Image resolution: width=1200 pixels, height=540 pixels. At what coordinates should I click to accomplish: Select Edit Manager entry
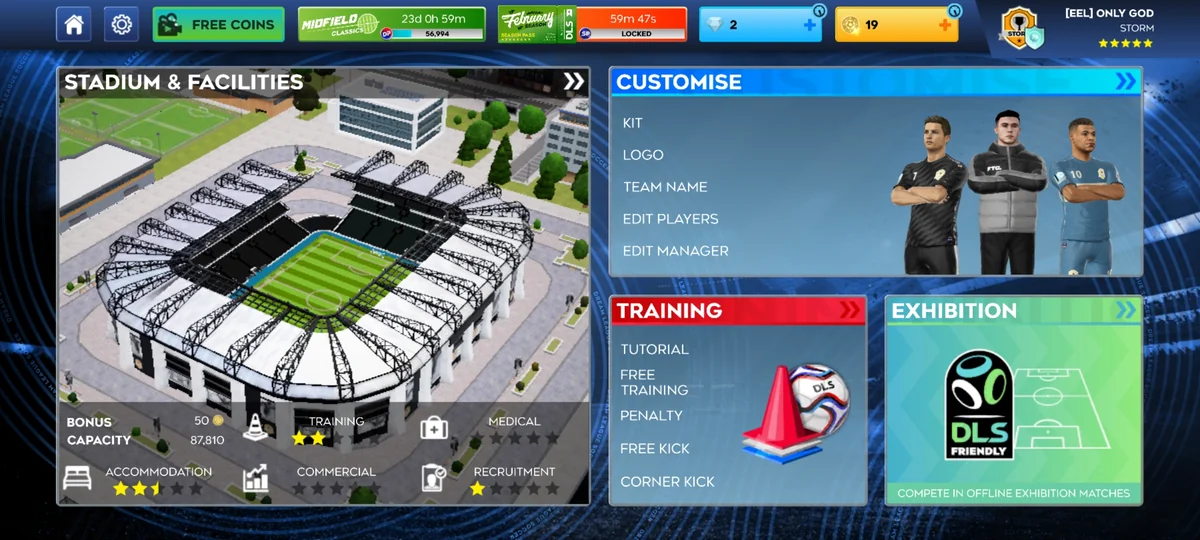(675, 251)
